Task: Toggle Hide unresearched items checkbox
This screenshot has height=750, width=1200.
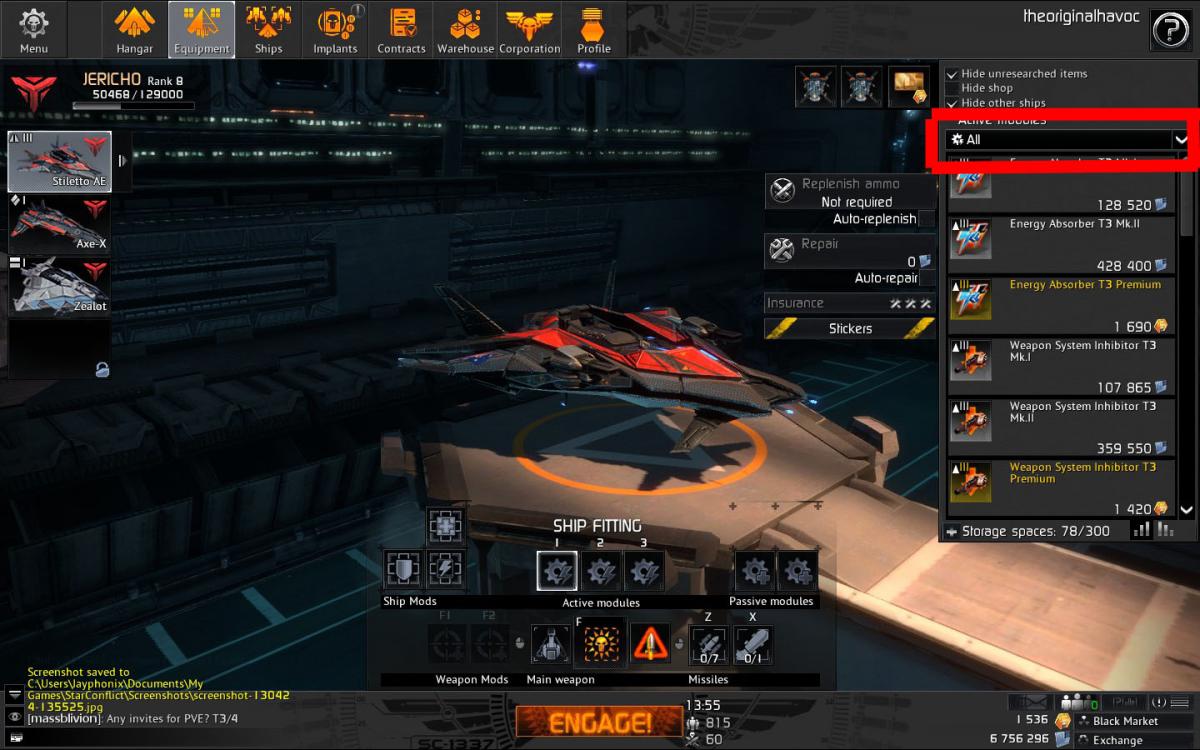Action: (x=952, y=74)
